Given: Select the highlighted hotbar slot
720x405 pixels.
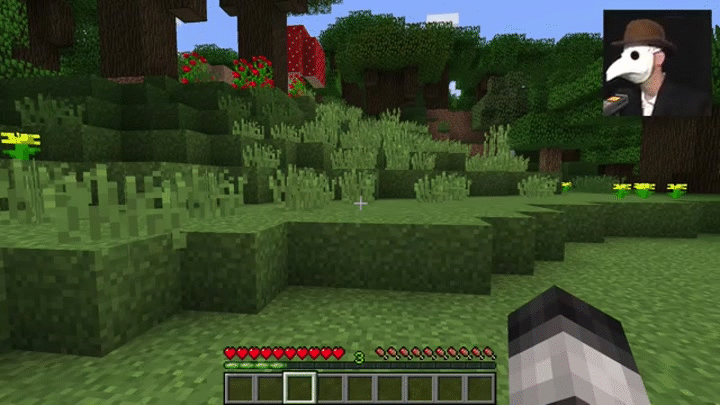Looking at the screenshot, I should 300,387.
